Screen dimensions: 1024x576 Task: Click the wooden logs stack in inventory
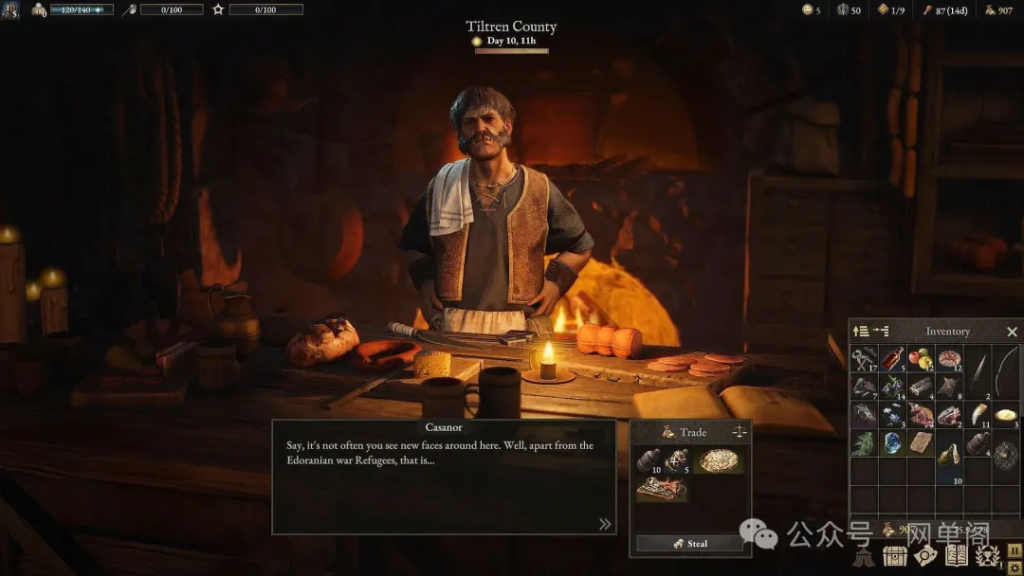point(920,387)
